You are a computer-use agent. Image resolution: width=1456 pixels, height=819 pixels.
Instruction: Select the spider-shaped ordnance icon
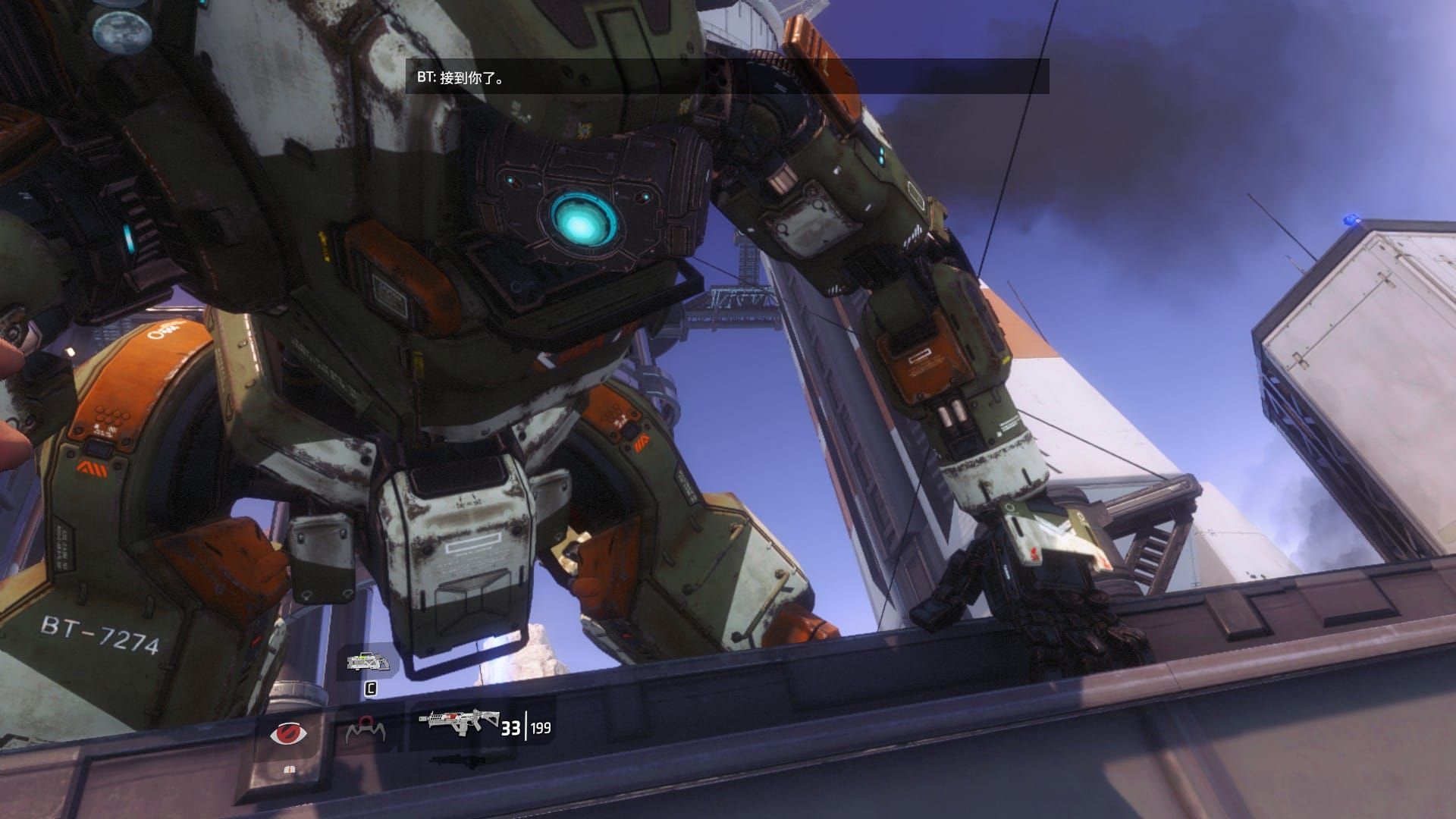366,730
